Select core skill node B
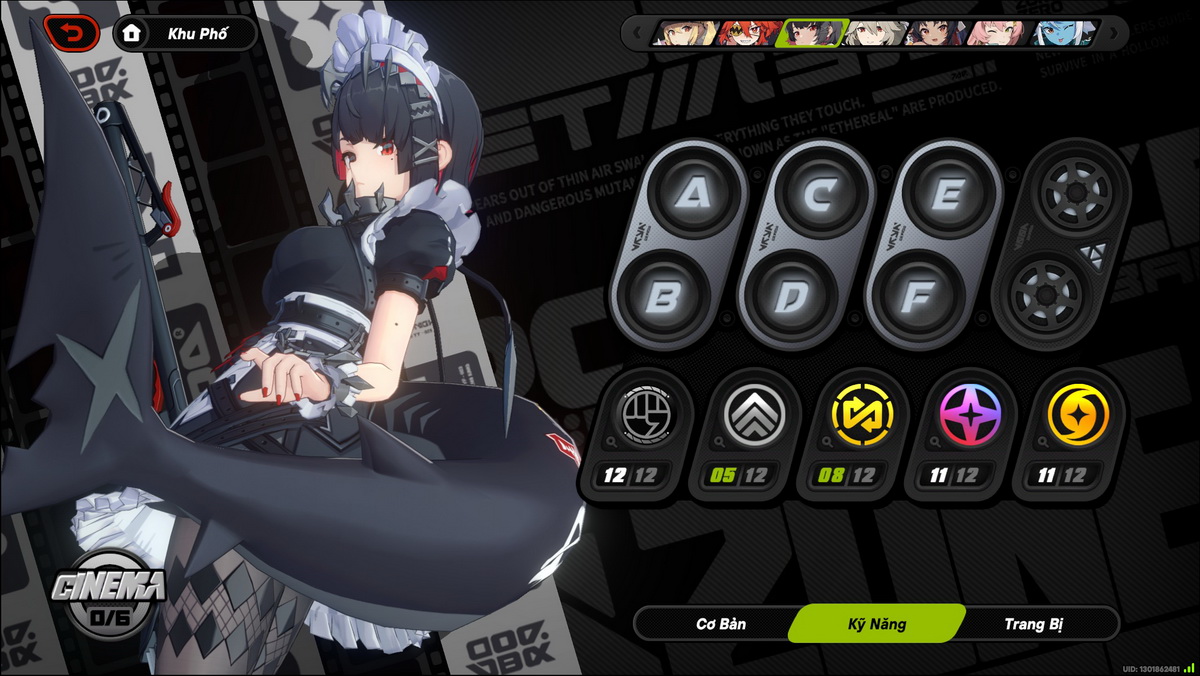 [664, 297]
